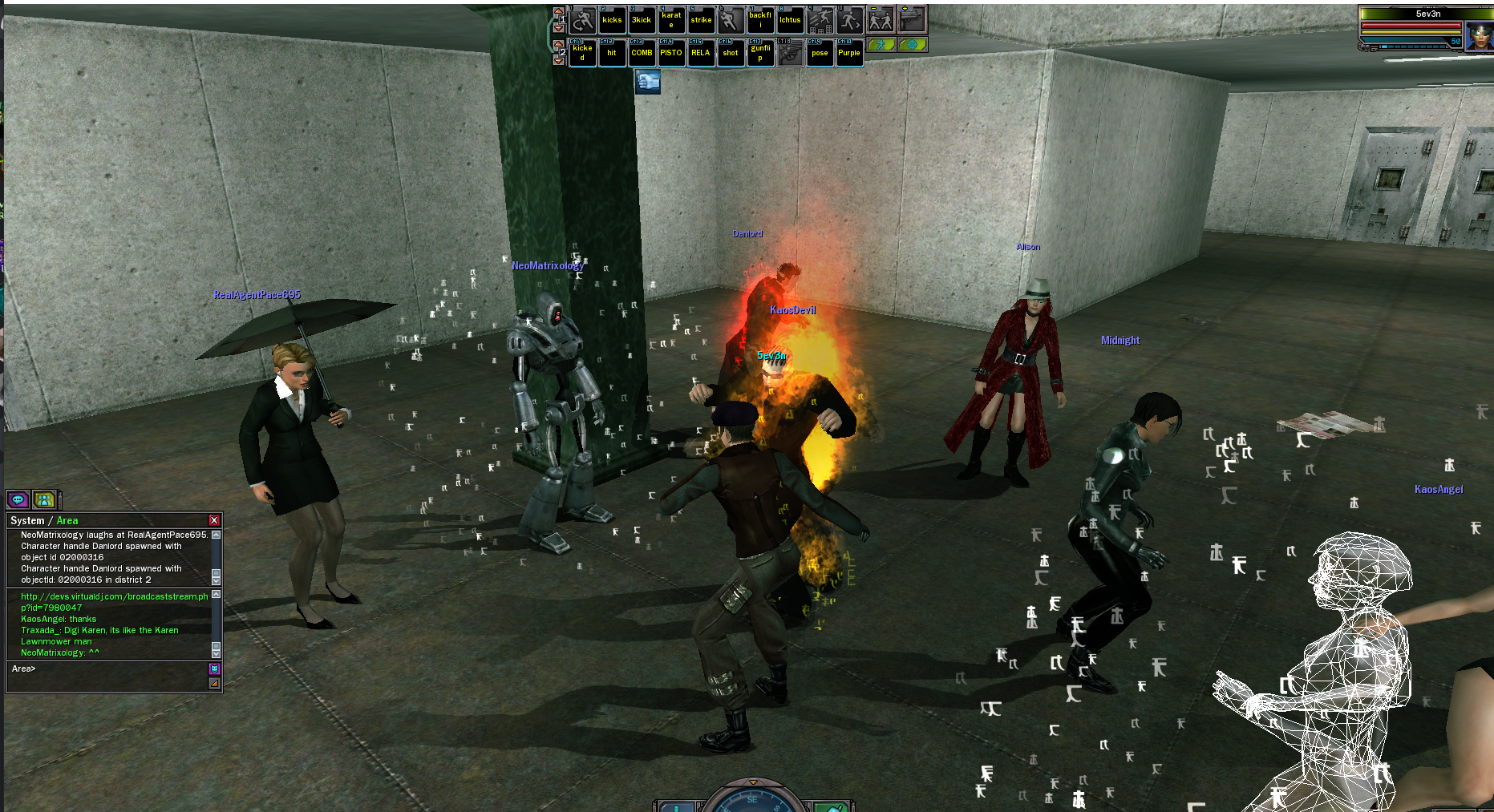The height and width of the screenshot is (812, 1494).
Task: Open the purple speech bubble chat button
Action: point(18,499)
